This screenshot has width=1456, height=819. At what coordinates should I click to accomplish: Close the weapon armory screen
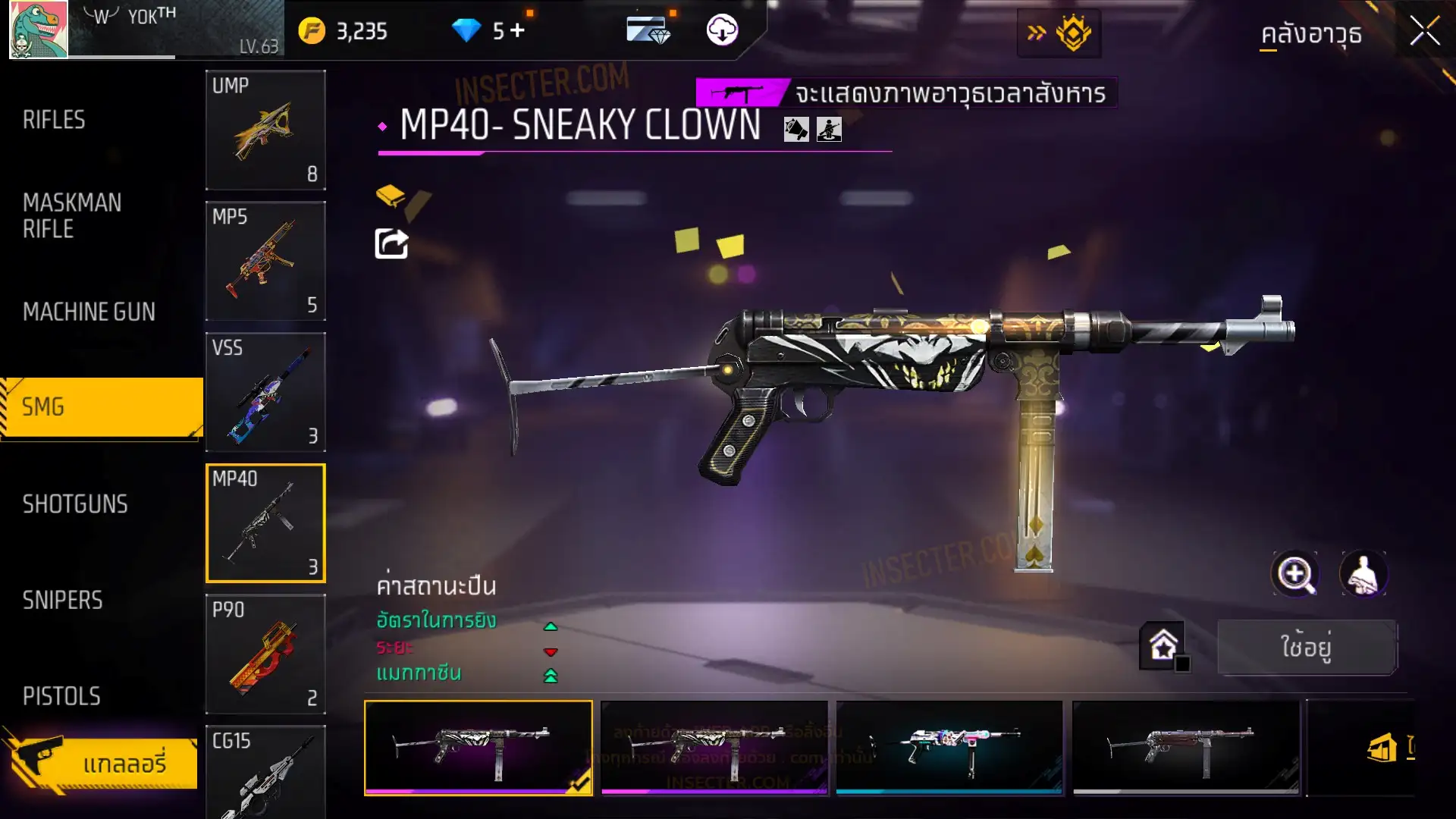1424,32
